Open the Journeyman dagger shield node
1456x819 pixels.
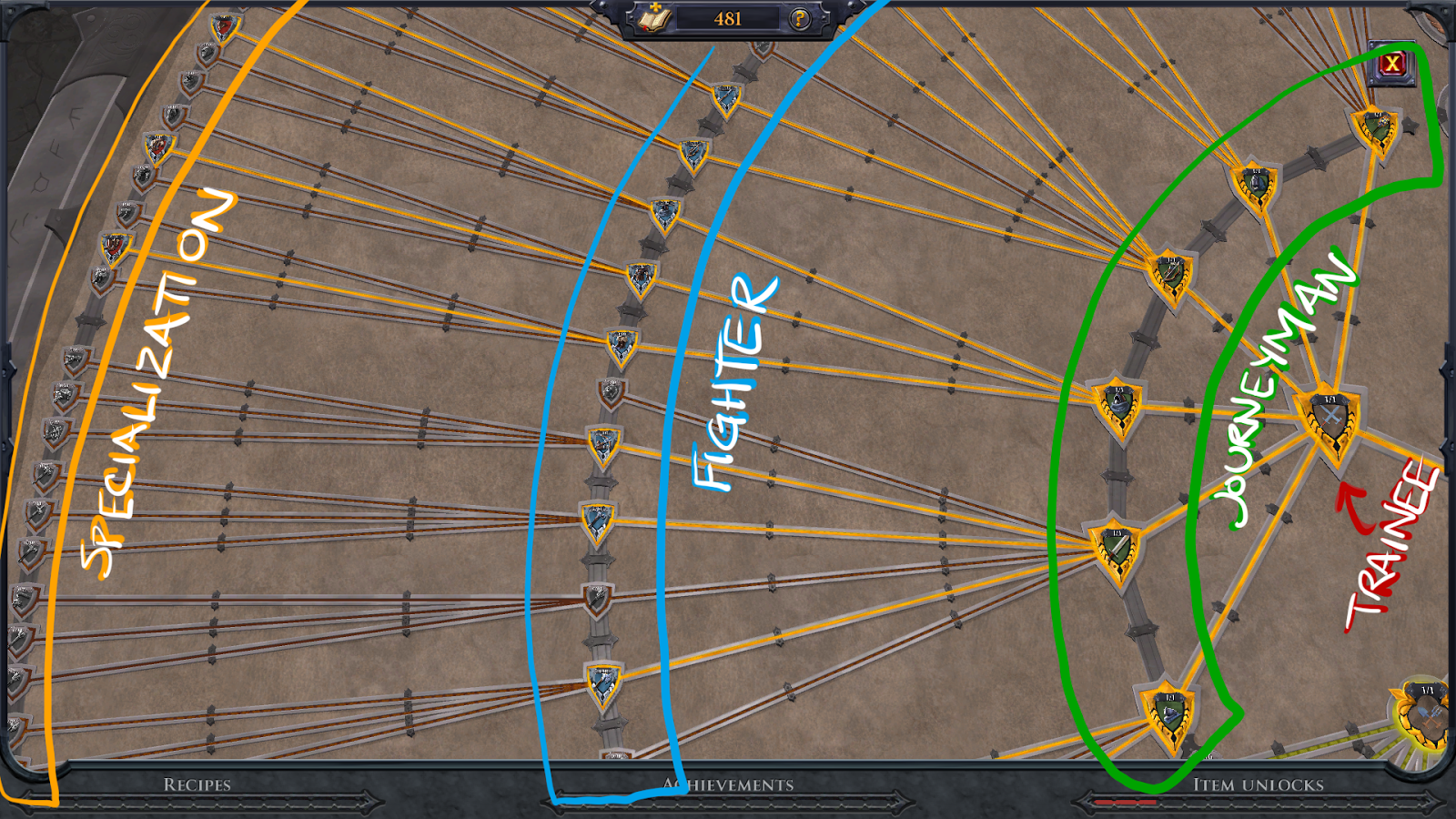click(x=1114, y=547)
